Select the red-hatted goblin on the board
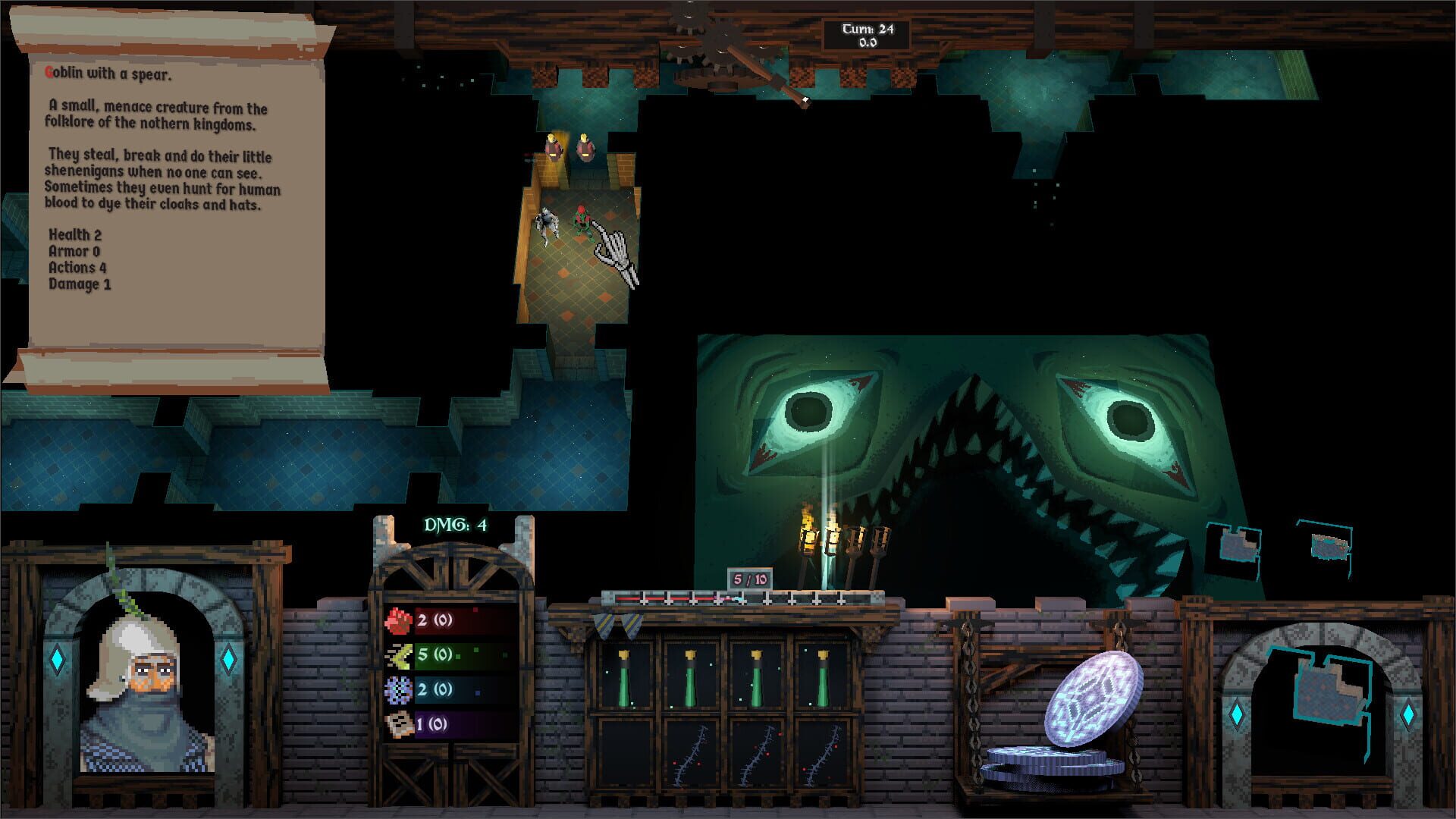The image size is (1456, 819). [x=580, y=220]
